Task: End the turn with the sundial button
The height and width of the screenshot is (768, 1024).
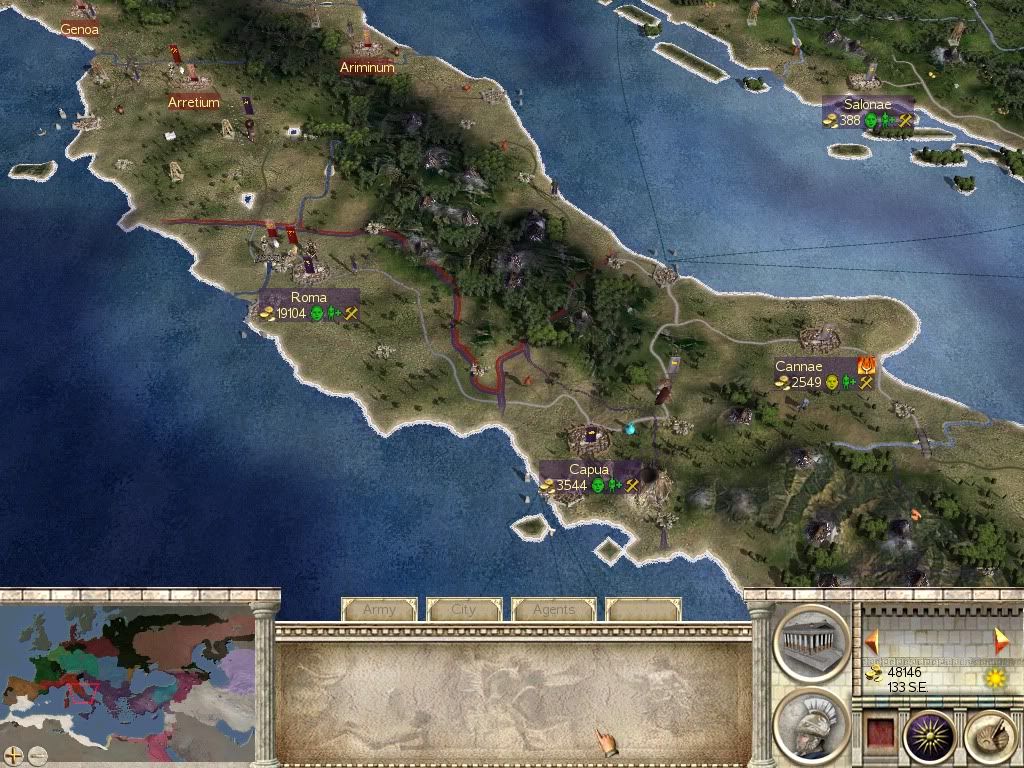Action: 988,736
